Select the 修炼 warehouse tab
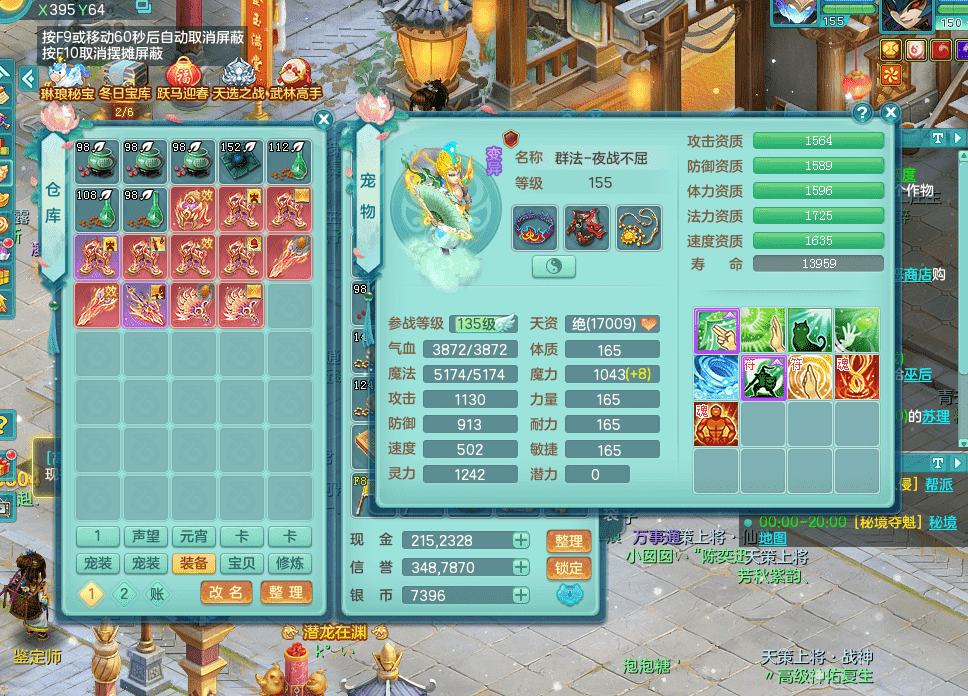Image resolution: width=968 pixels, height=696 pixels. click(x=289, y=564)
